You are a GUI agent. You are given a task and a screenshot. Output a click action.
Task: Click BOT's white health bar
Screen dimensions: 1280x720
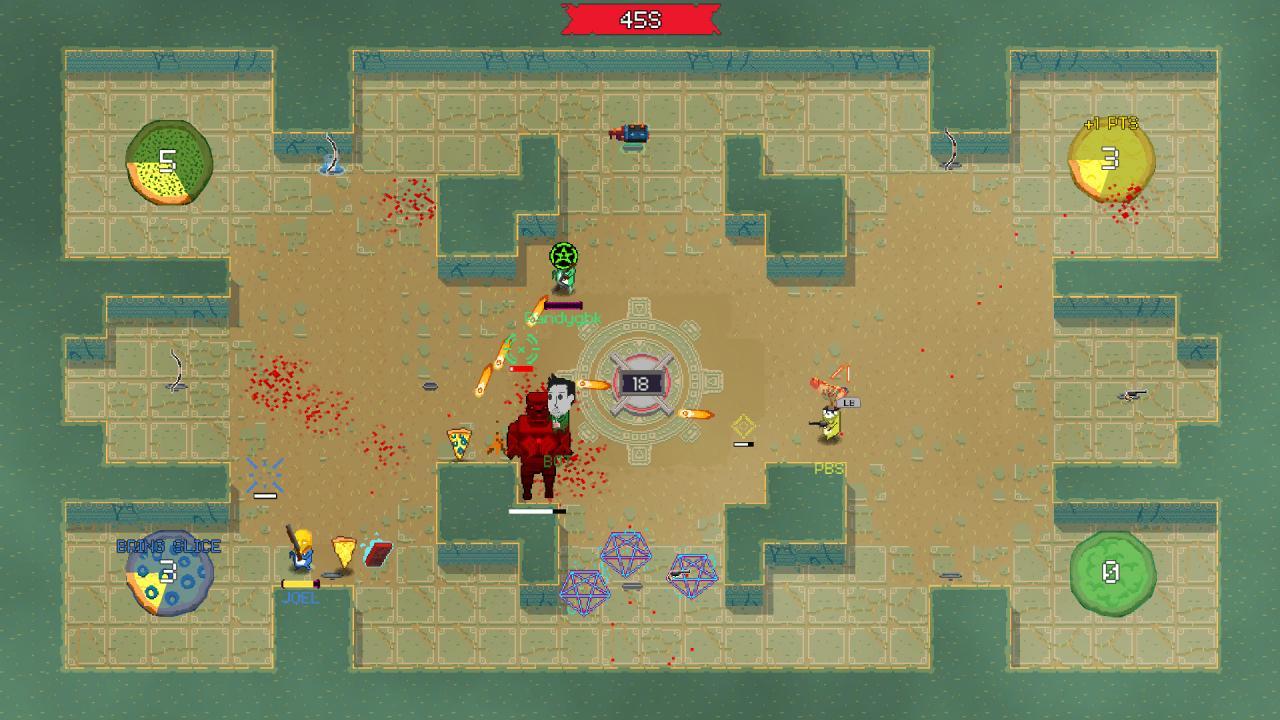point(535,510)
